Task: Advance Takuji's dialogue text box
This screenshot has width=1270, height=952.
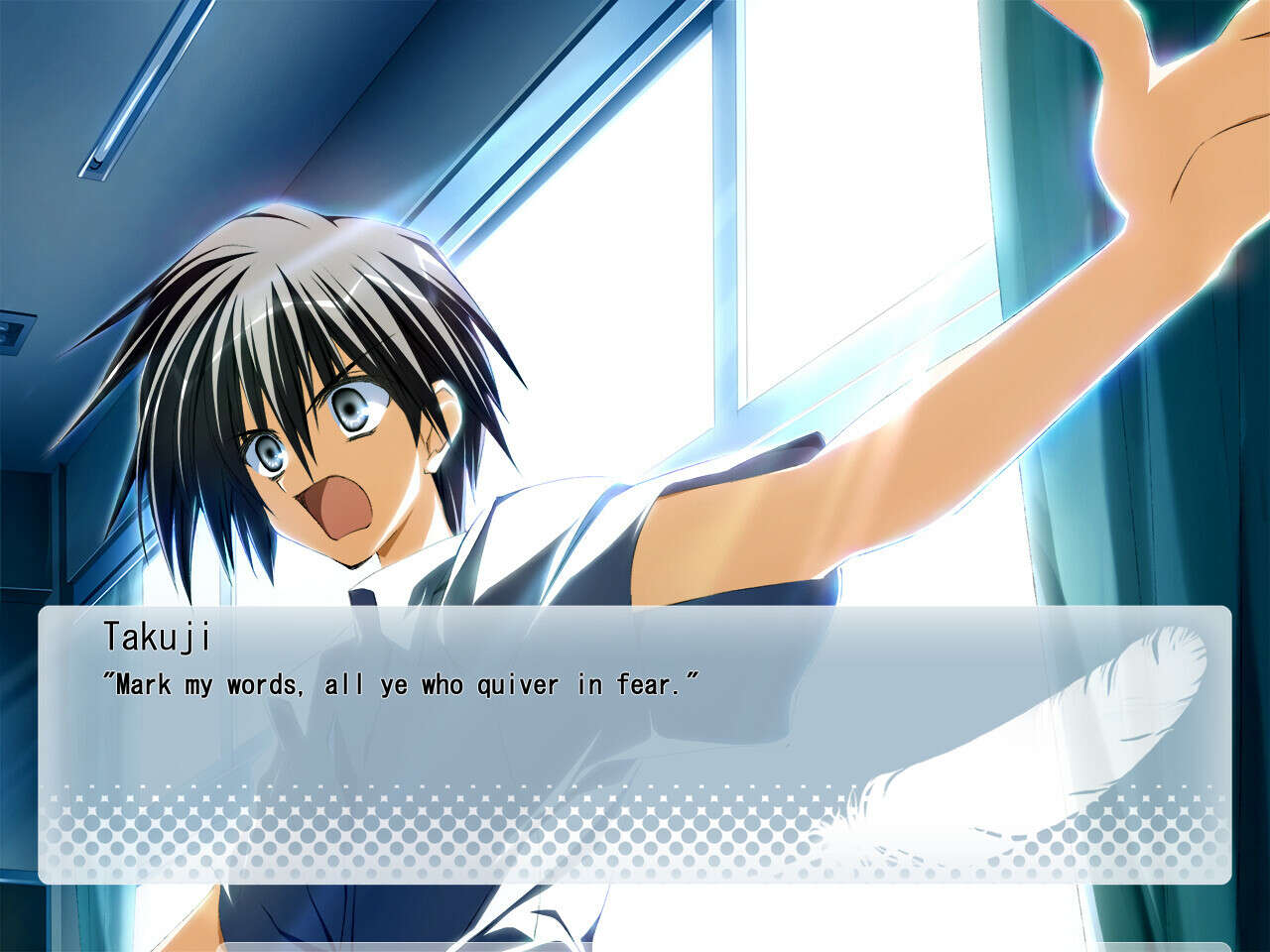Action: (x=635, y=744)
